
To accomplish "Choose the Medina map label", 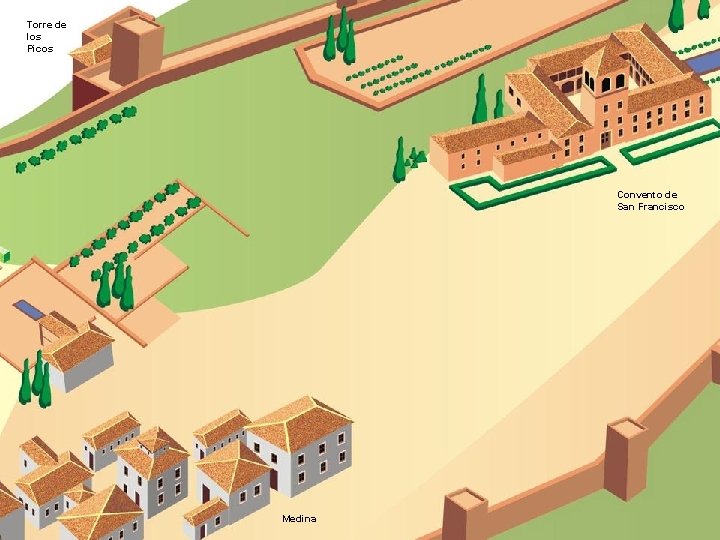I will pyautogui.click(x=299, y=518).
